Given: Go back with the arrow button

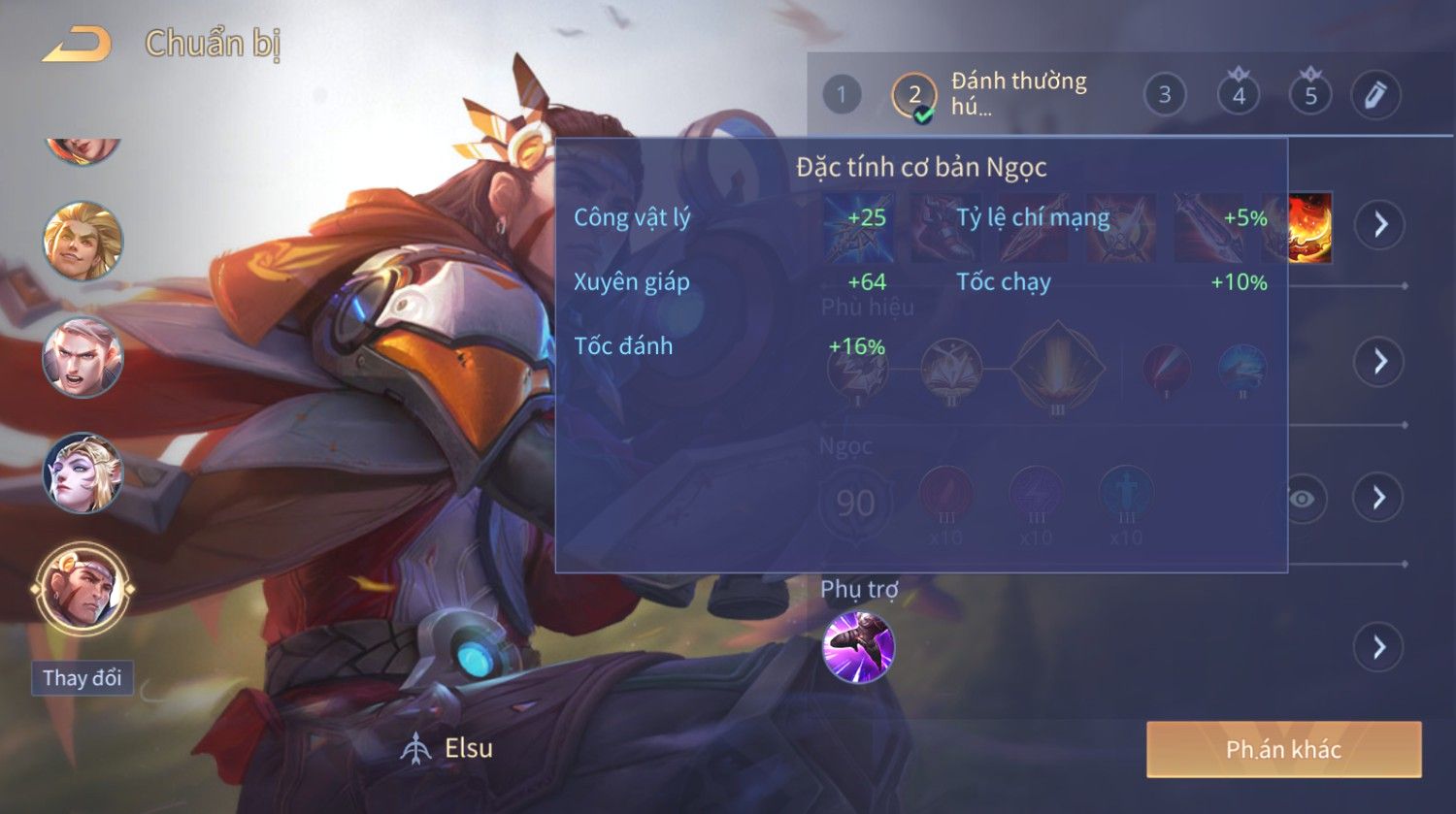Looking at the screenshot, I should point(78,45).
